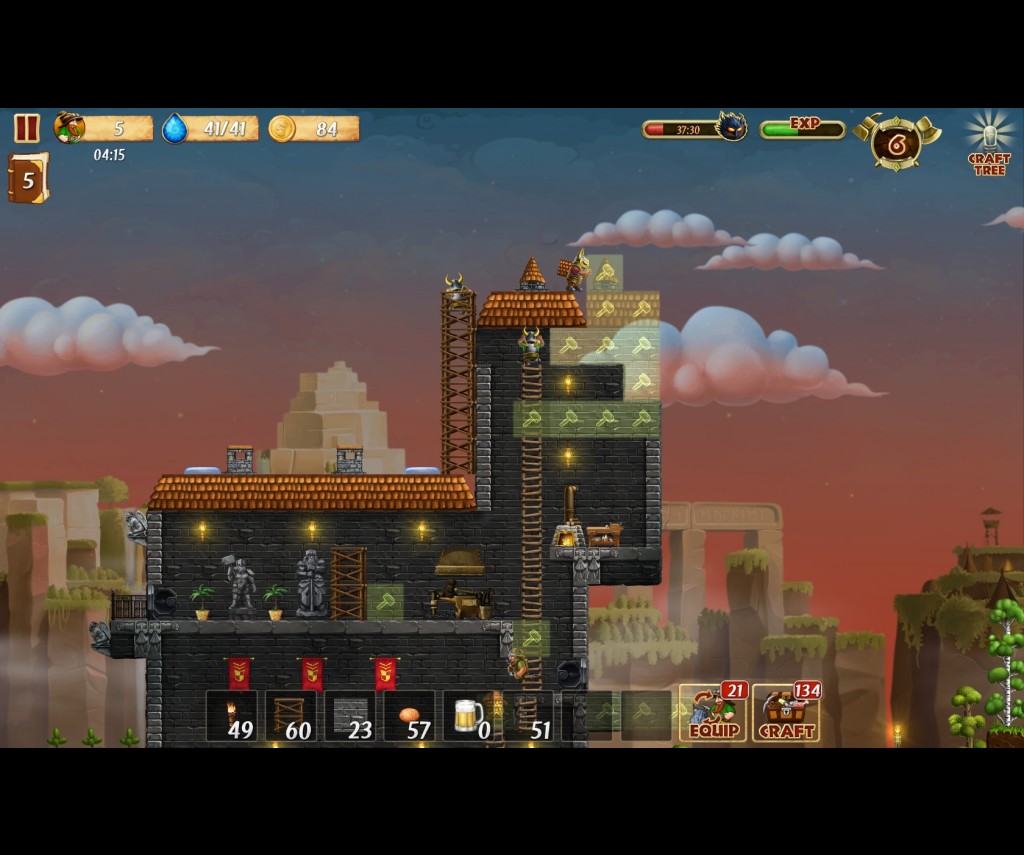Click the level 6 axe emblem

(x=896, y=143)
